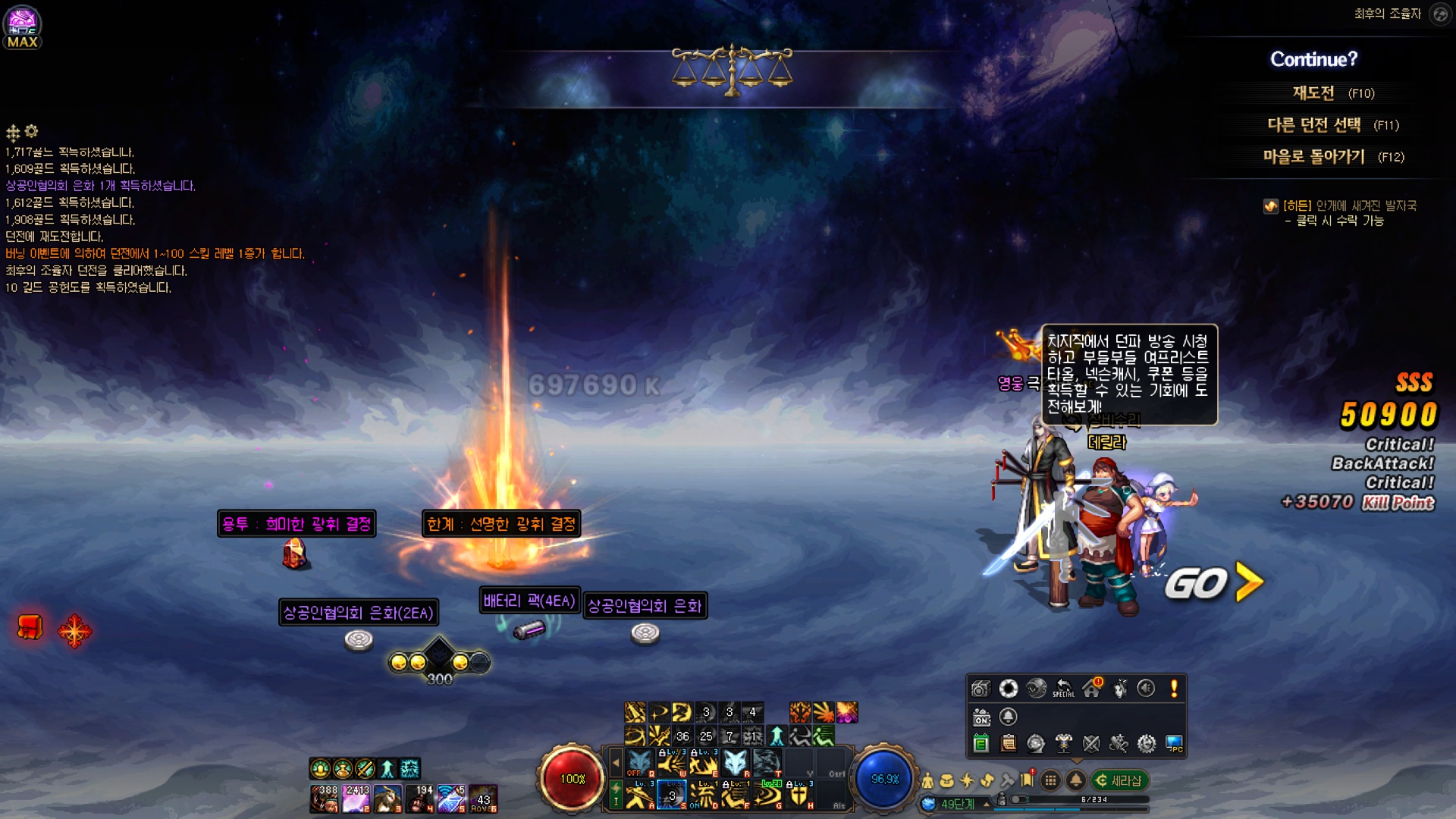1456x819 pixels.
Task: Toggle the grid menu button
Action: [1050, 780]
